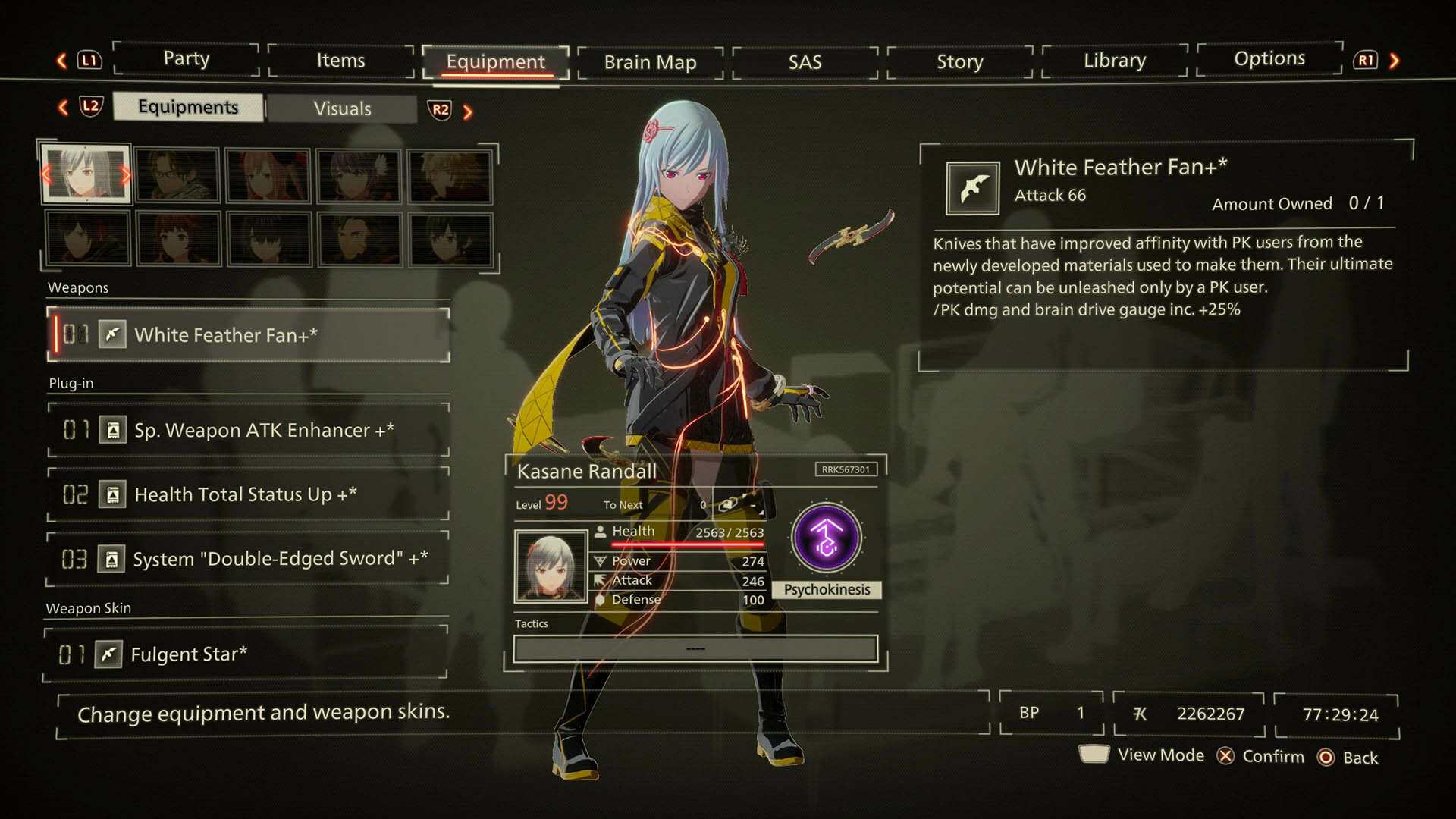Go to the SAS tab
The height and width of the screenshot is (819, 1456).
(805, 62)
